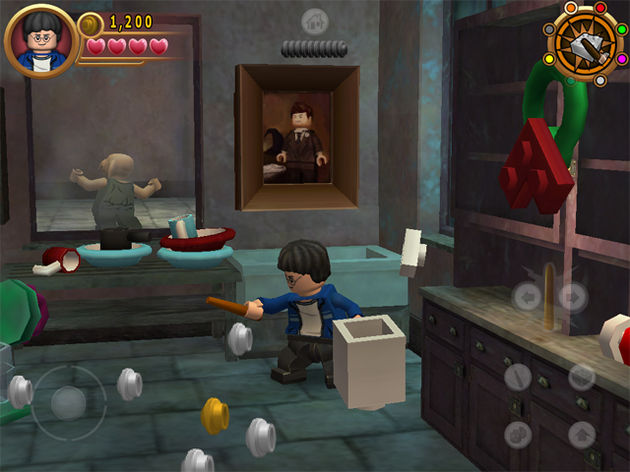Image resolution: width=630 pixels, height=472 pixels.
Task: Tap the right arrow spell button
Action: [x=571, y=297]
